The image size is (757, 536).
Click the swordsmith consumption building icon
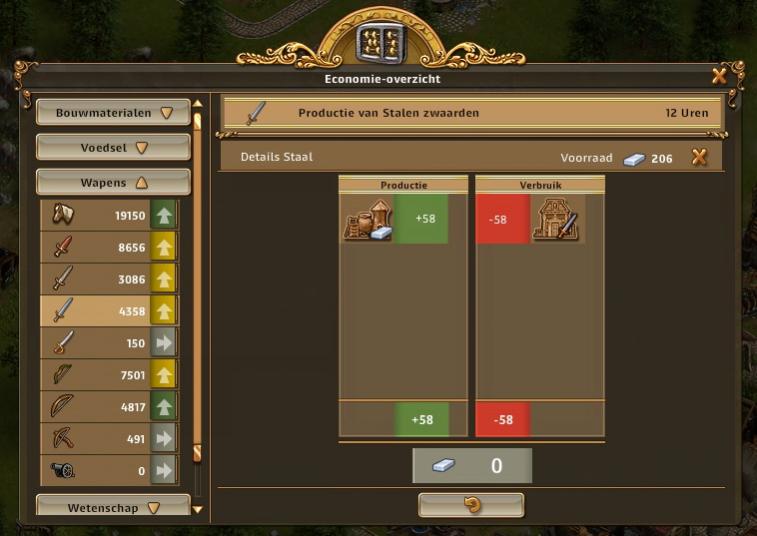(x=556, y=219)
